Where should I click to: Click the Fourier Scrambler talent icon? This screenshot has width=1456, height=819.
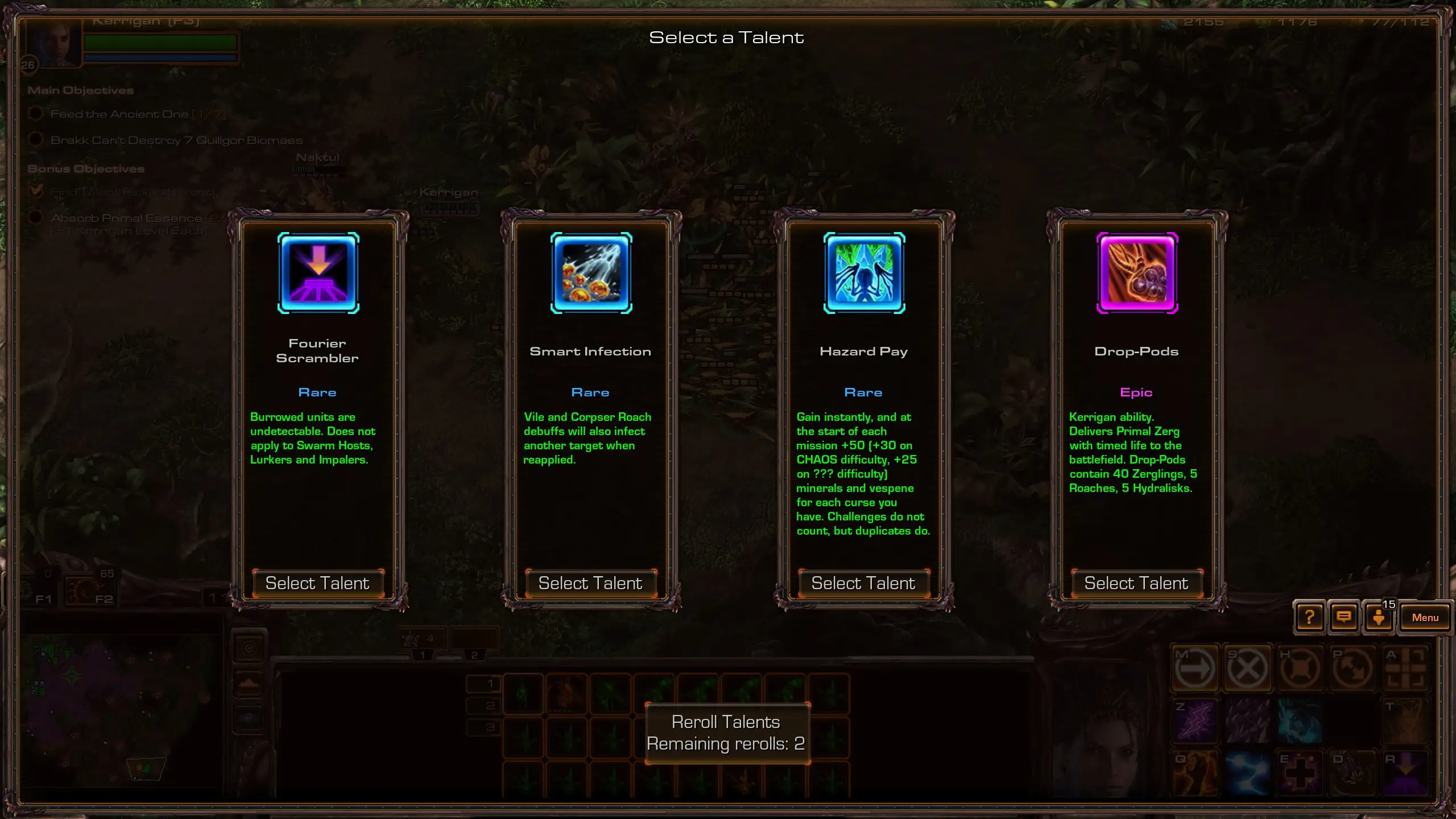(318, 273)
